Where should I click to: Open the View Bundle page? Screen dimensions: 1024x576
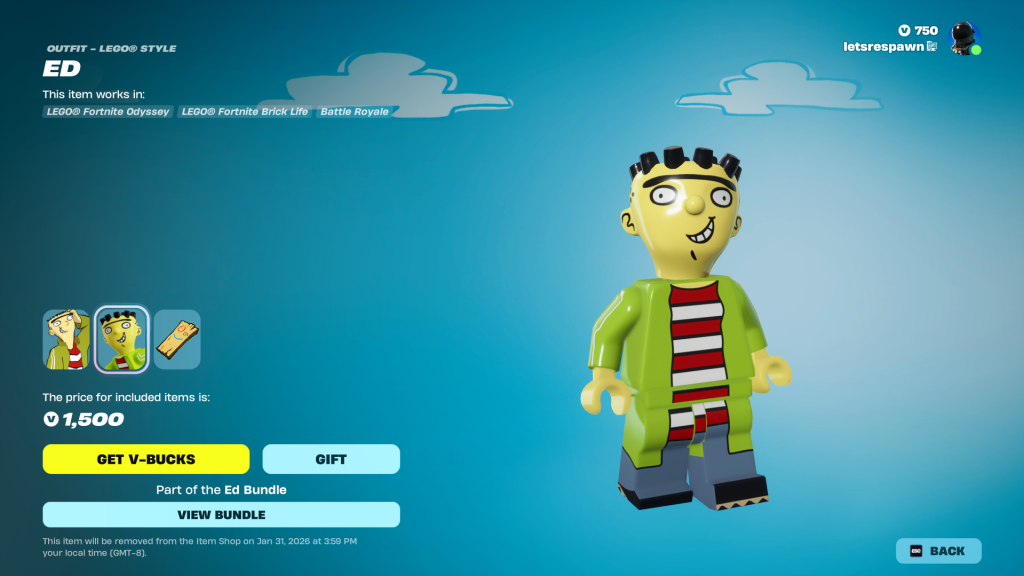click(221, 515)
